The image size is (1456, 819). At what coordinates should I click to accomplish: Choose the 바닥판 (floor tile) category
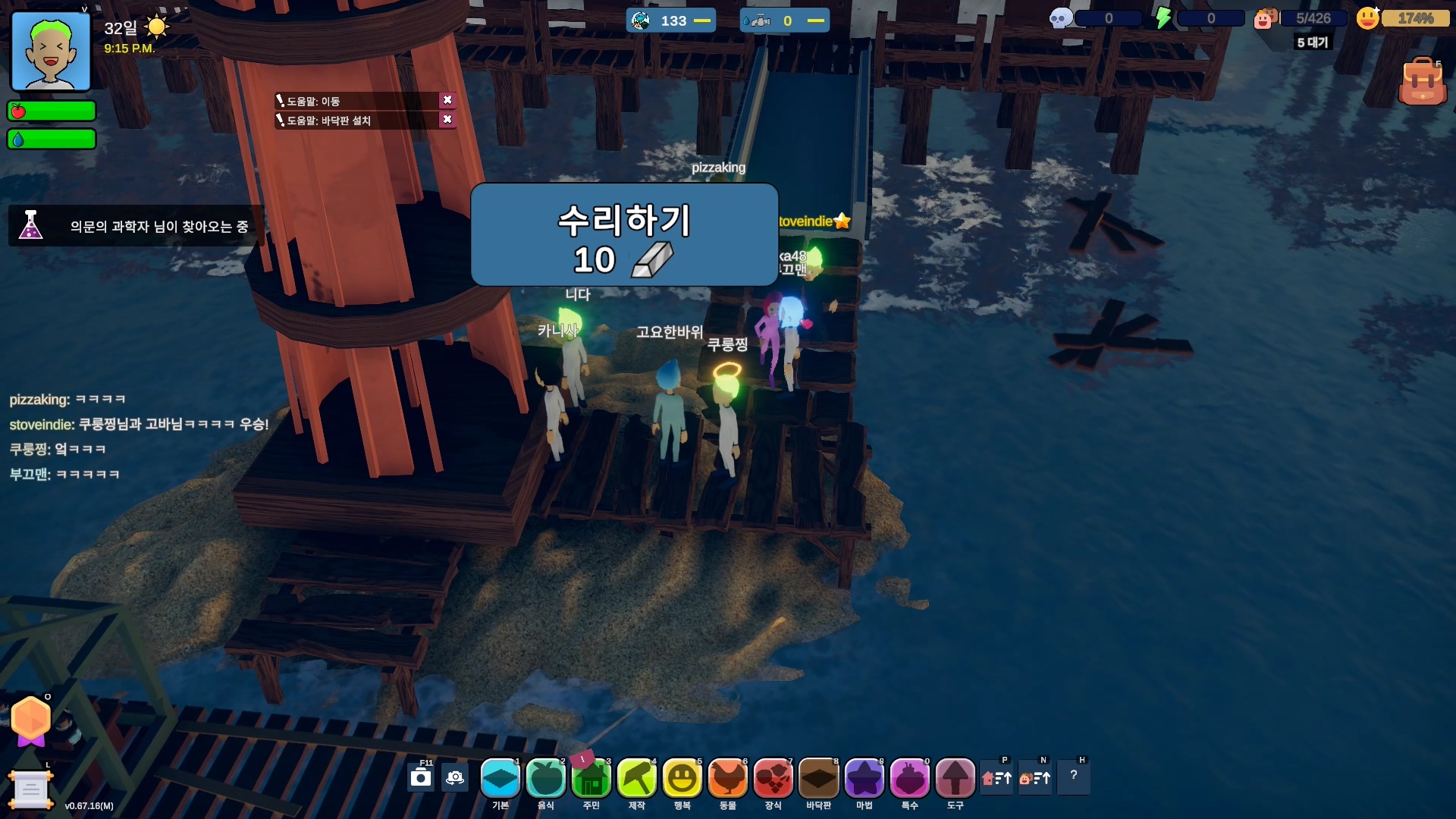[x=819, y=778]
